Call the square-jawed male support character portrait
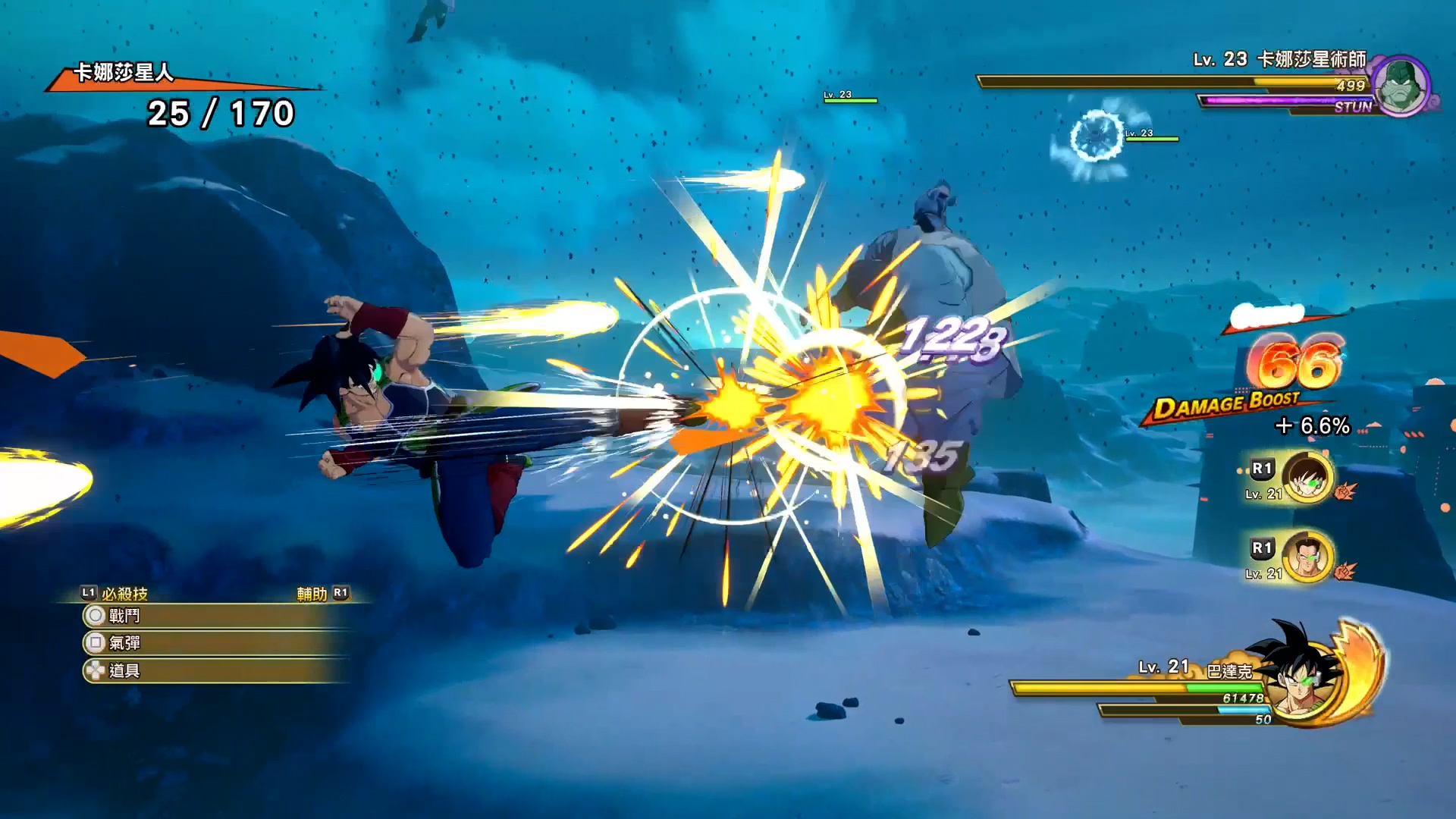 [x=1307, y=557]
